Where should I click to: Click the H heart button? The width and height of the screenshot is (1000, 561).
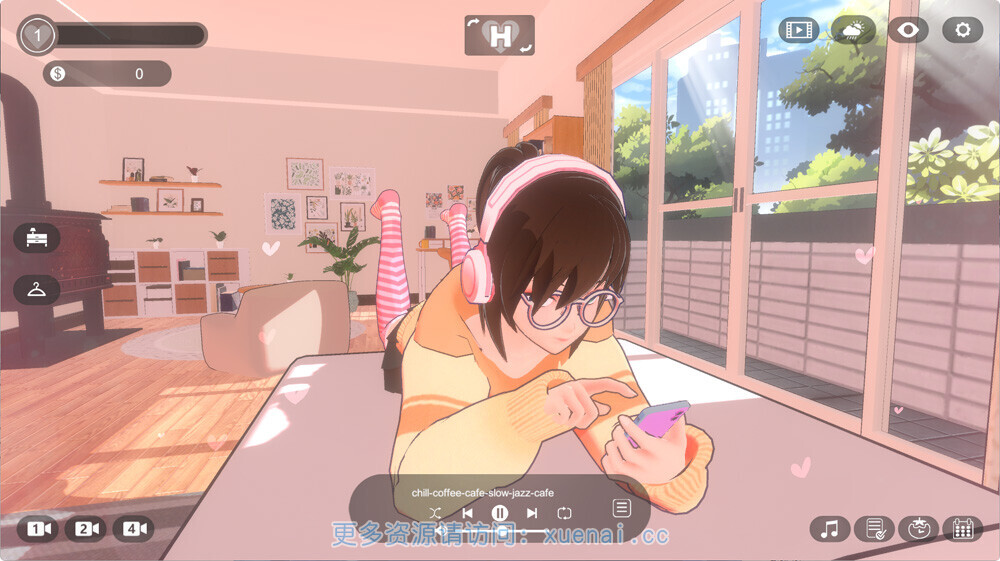pyautogui.click(x=500, y=36)
